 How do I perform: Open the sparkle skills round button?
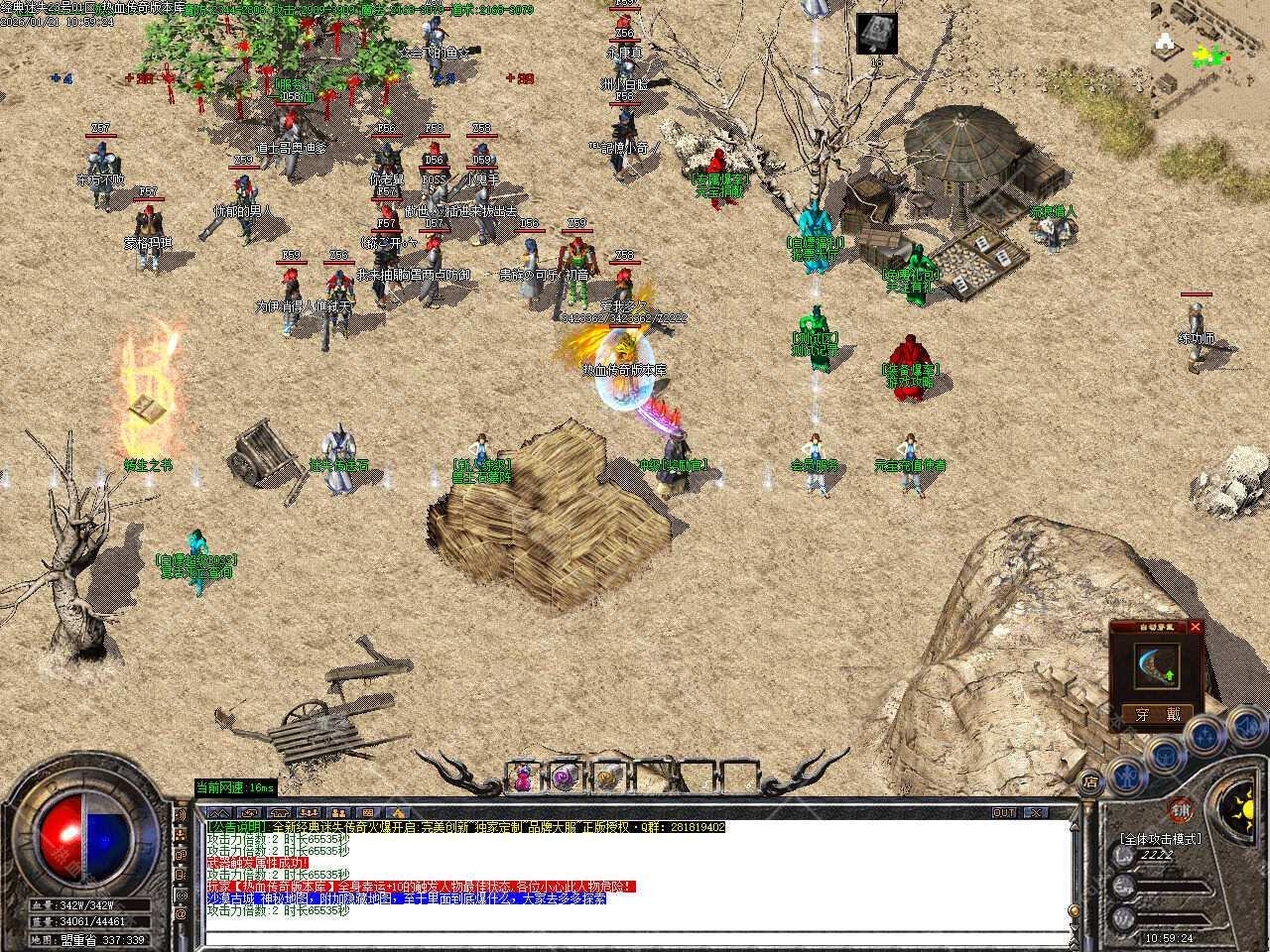(x=1204, y=735)
